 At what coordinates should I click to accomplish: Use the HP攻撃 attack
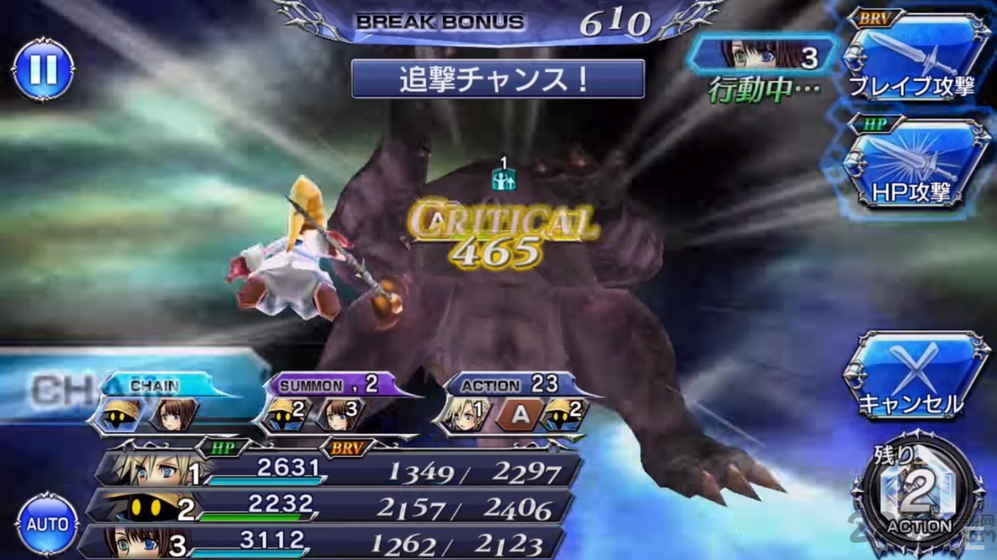pos(910,165)
